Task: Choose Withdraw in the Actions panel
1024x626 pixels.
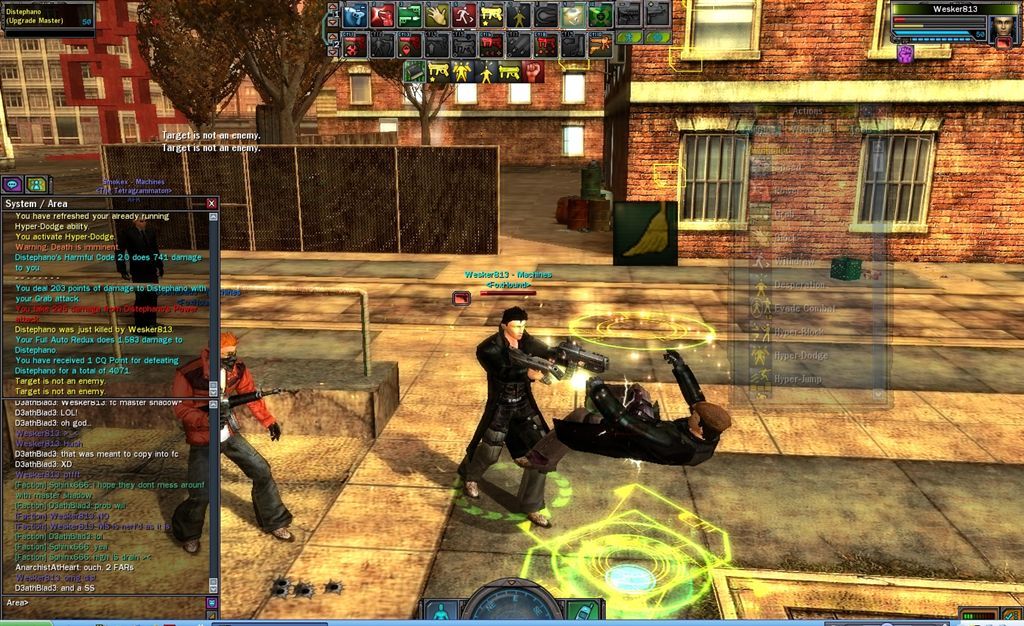Action: [795, 262]
